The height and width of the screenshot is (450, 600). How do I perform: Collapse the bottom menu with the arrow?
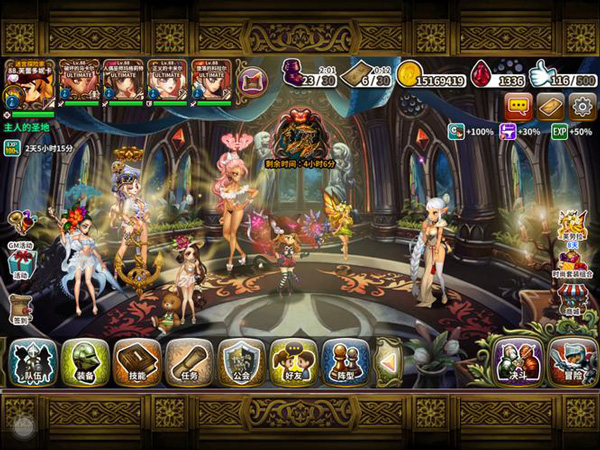[389, 361]
